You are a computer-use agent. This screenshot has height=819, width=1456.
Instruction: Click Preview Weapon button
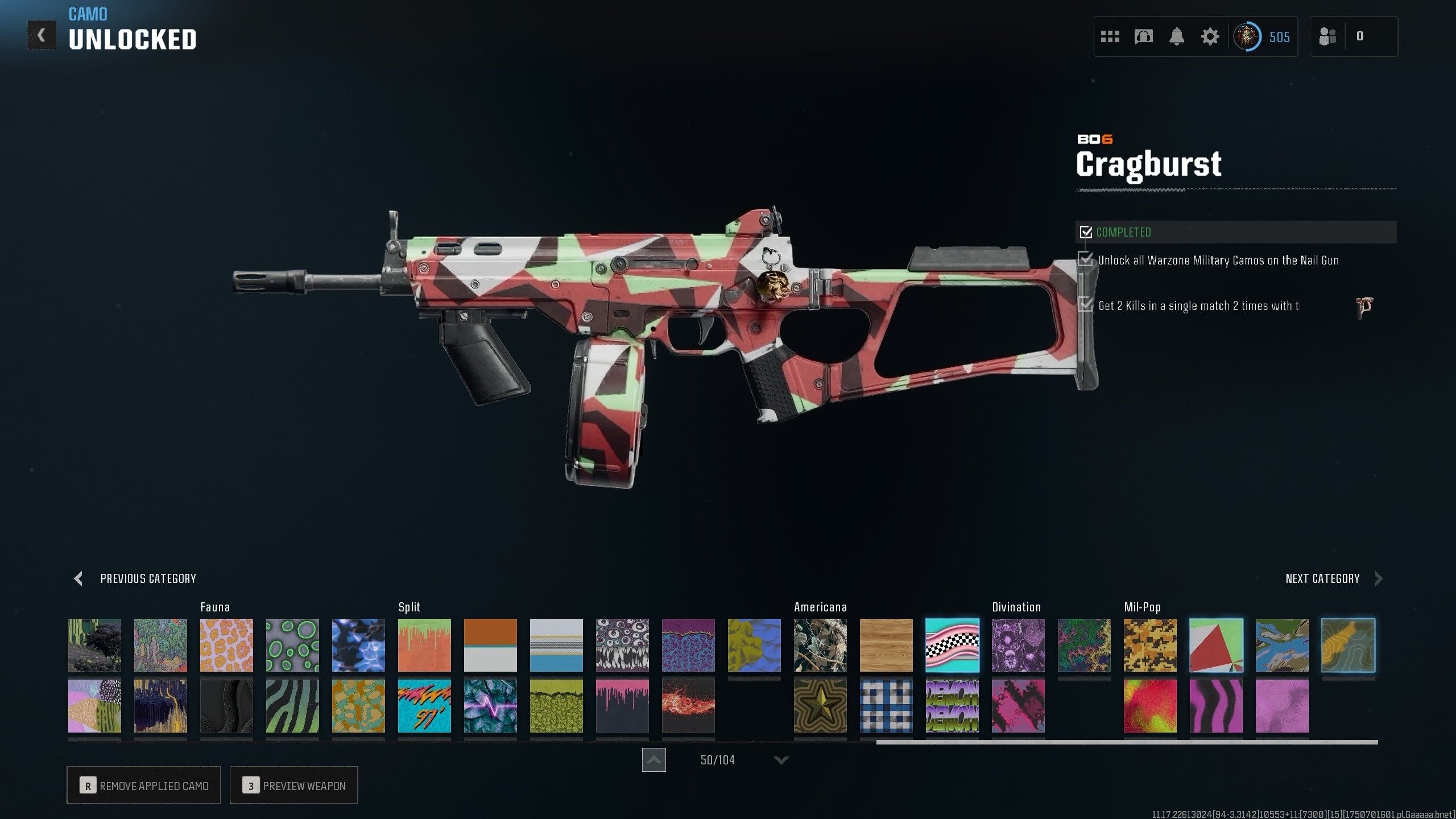[x=293, y=785]
